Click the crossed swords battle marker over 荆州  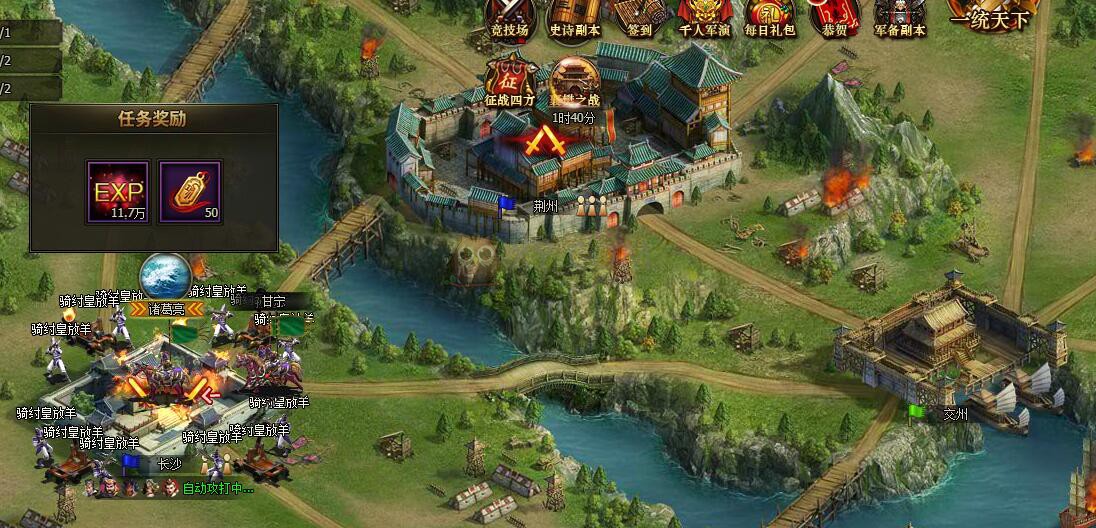click(546, 141)
